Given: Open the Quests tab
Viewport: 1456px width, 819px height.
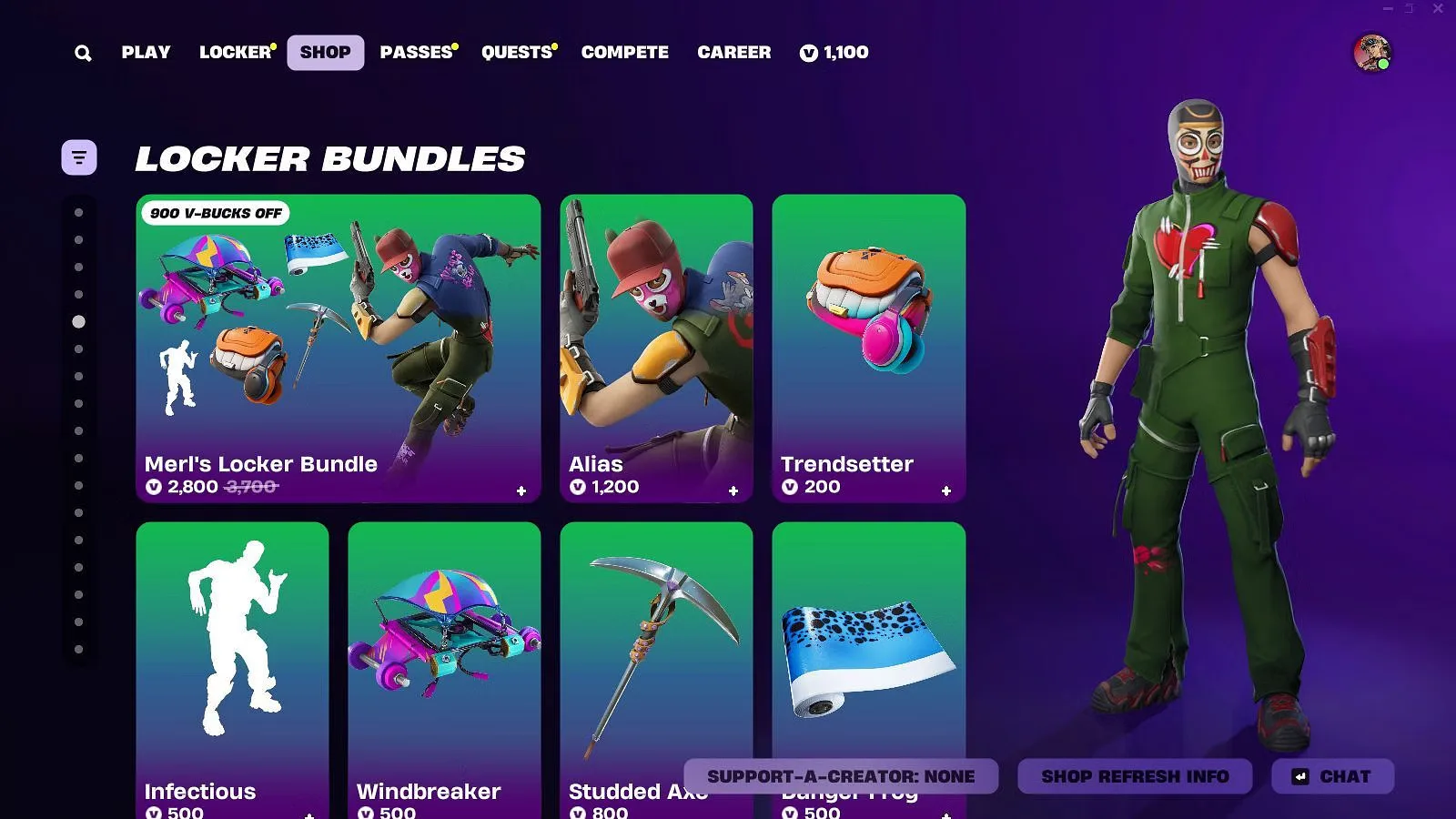Looking at the screenshot, I should click(517, 52).
